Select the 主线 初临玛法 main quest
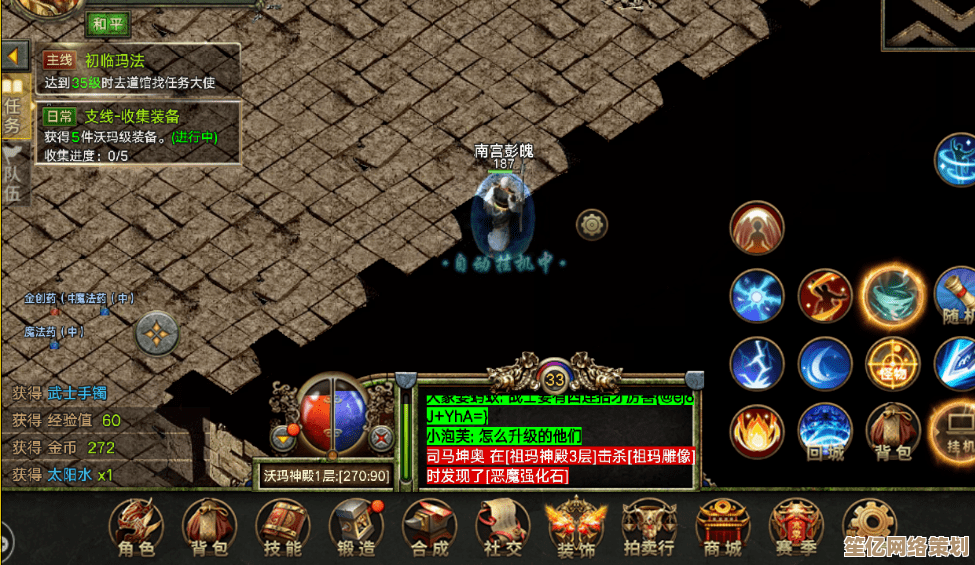975x565 pixels. 140,69
